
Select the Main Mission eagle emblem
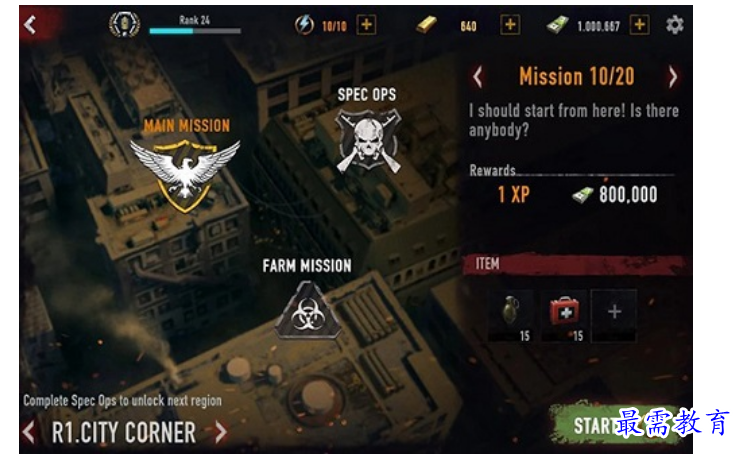(185, 170)
